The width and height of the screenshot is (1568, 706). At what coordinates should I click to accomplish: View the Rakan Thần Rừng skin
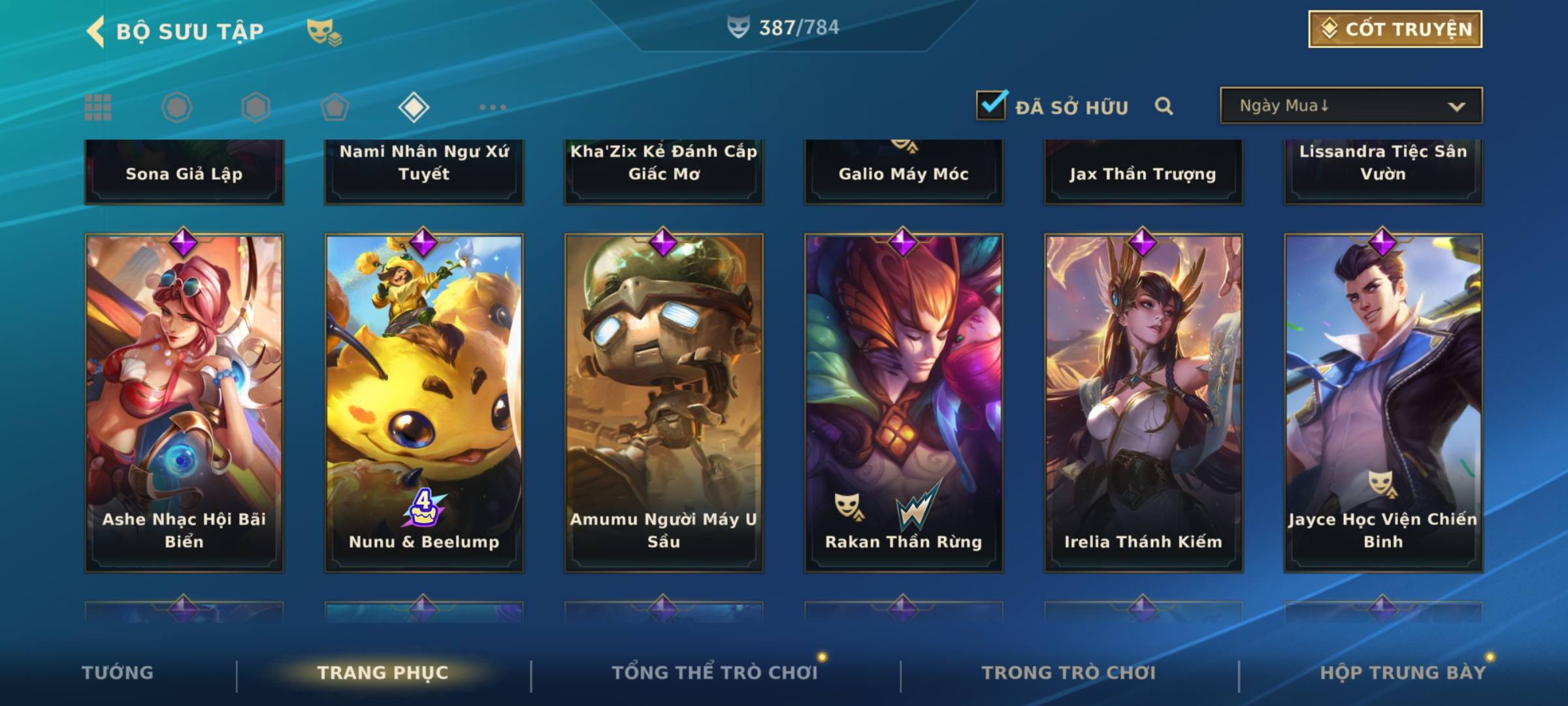[x=904, y=402]
